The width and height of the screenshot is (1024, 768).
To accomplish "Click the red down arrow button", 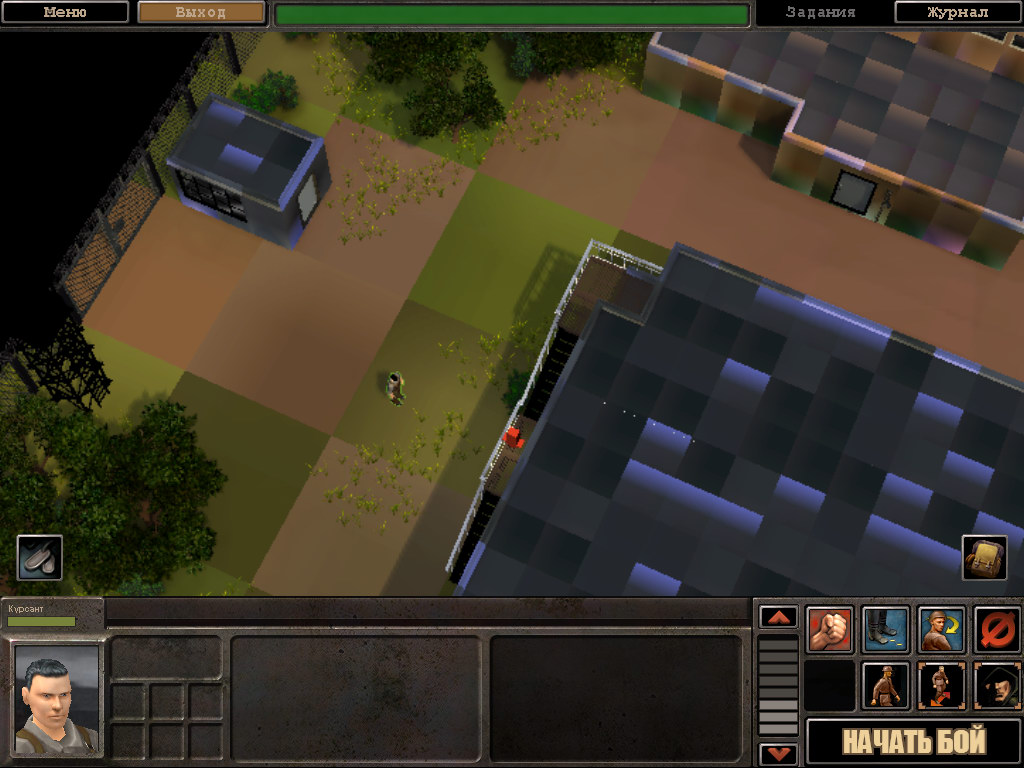I will click(x=779, y=754).
